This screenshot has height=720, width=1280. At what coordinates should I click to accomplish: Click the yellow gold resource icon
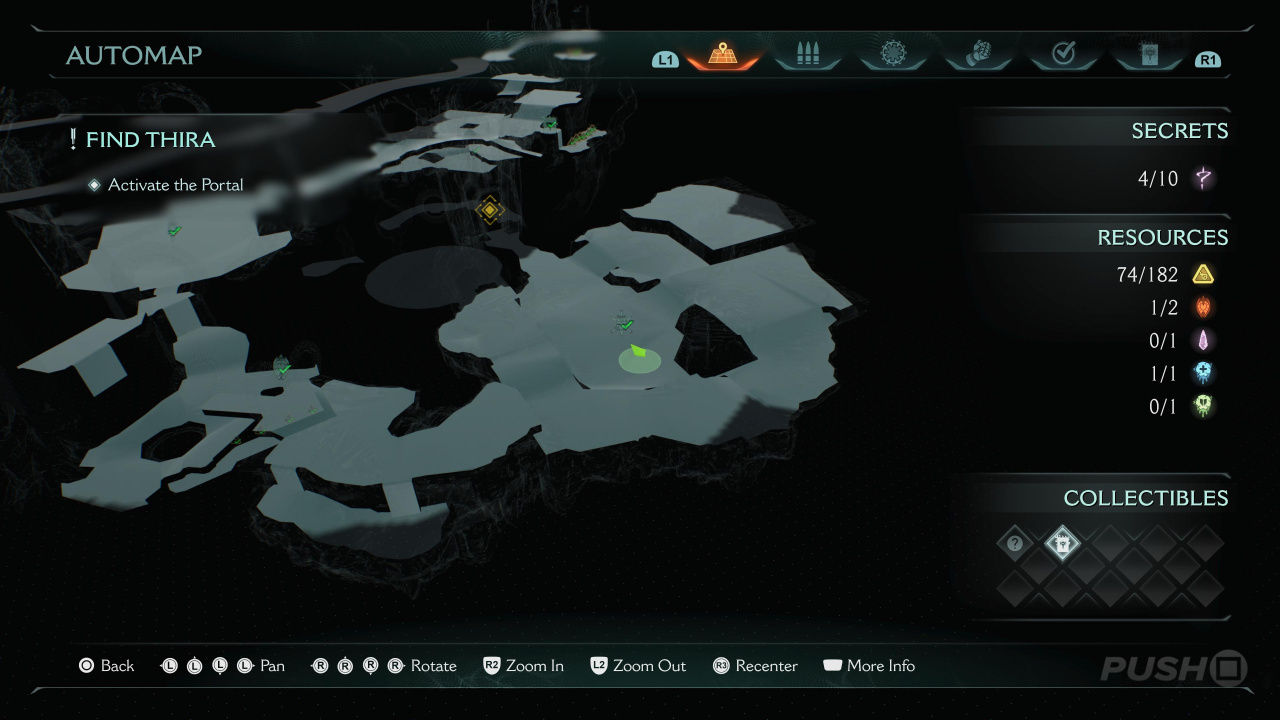click(1203, 274)
